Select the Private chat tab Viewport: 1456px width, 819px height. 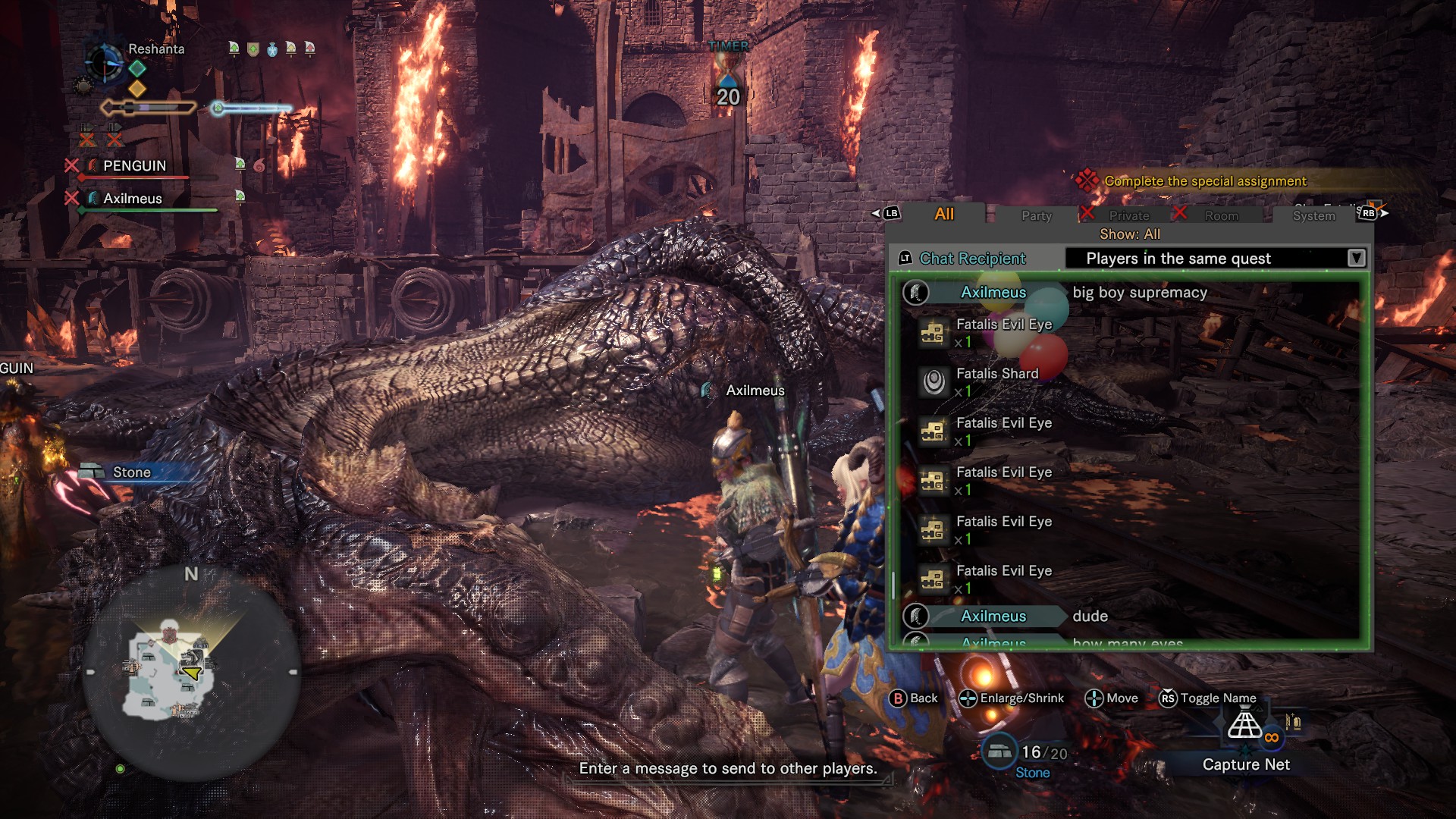pos(1128,216)
